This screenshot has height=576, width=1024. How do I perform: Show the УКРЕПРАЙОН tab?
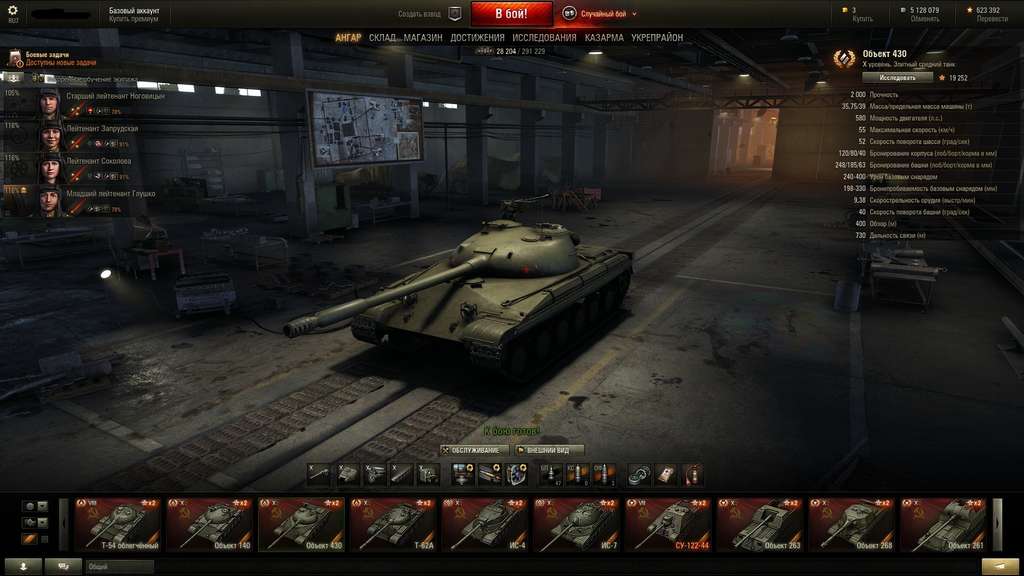click(x=657, y=38)
